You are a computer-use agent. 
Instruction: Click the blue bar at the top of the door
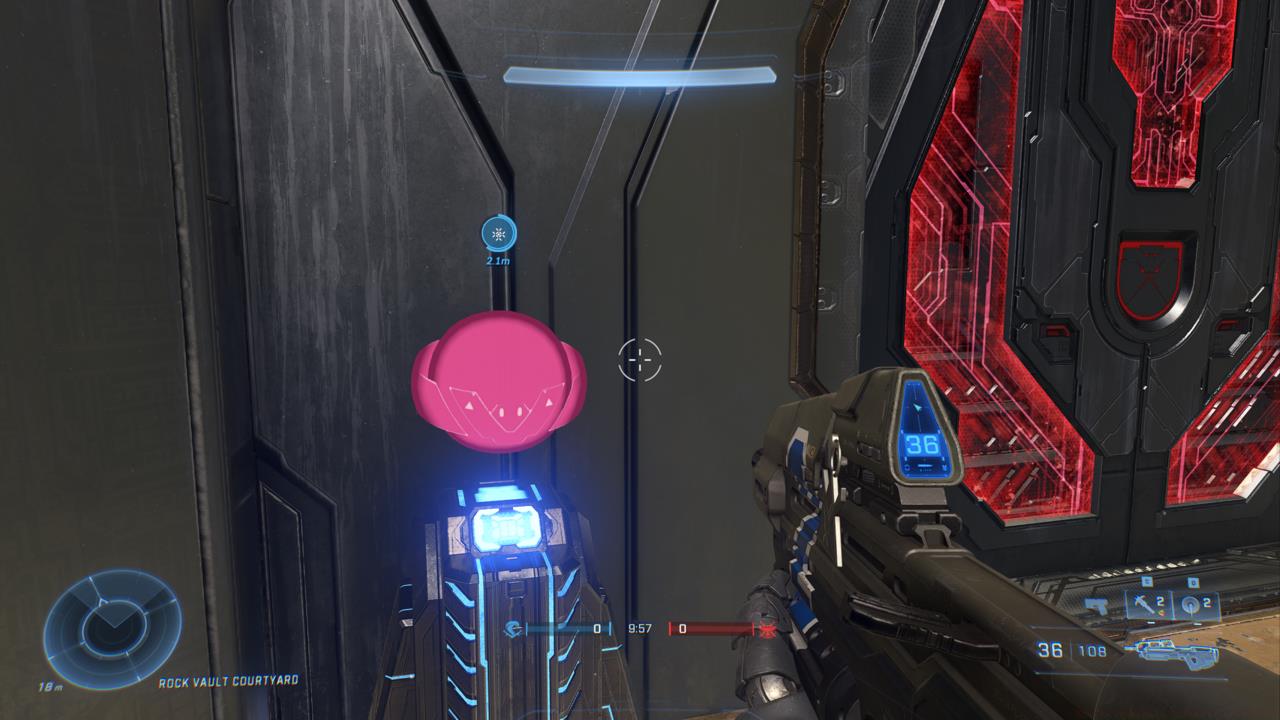pos(642,71)
